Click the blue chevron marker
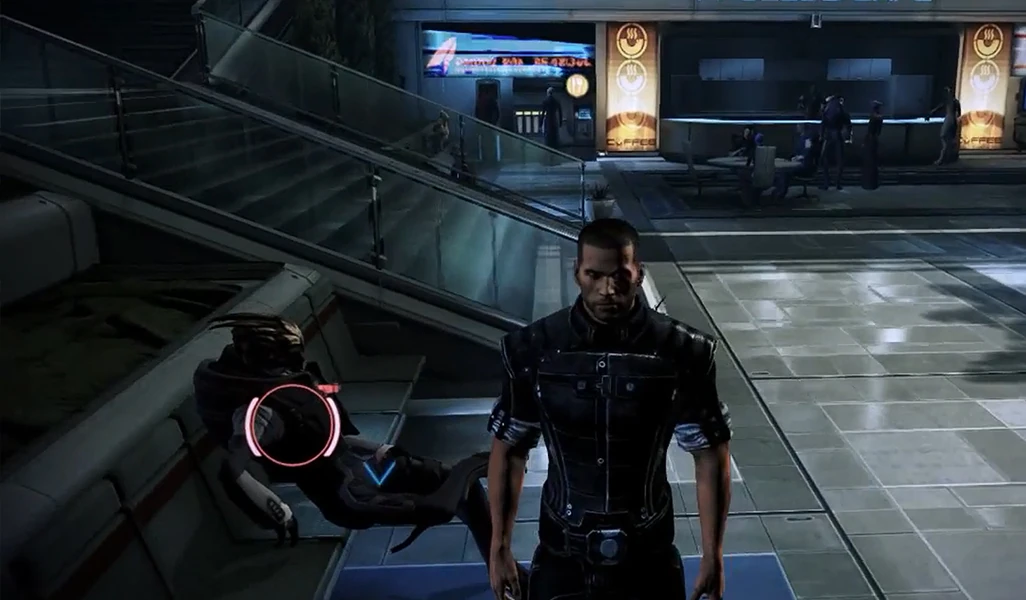 pos(379,471)
